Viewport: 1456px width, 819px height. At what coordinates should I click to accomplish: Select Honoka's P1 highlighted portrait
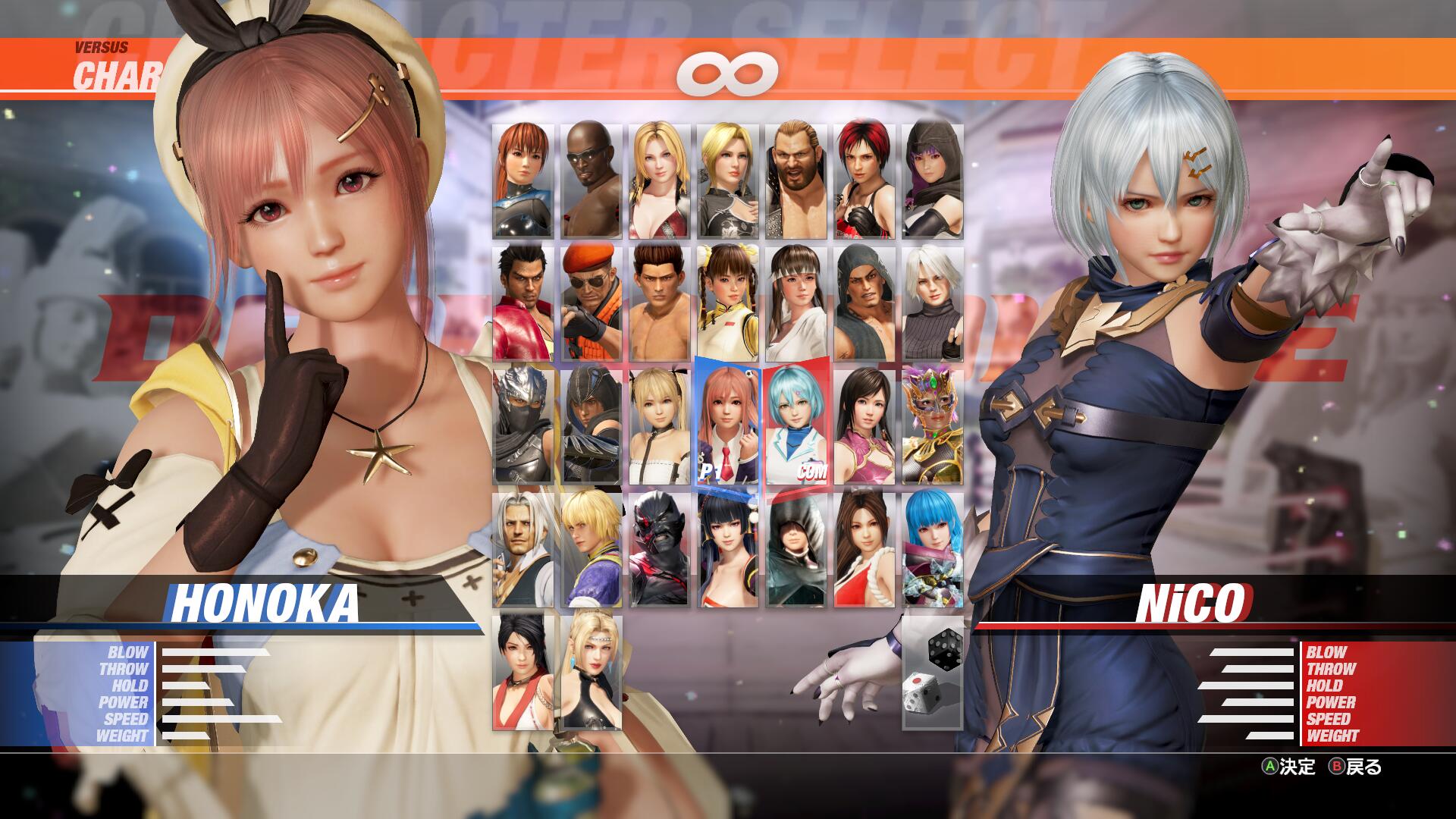[728, 426]
